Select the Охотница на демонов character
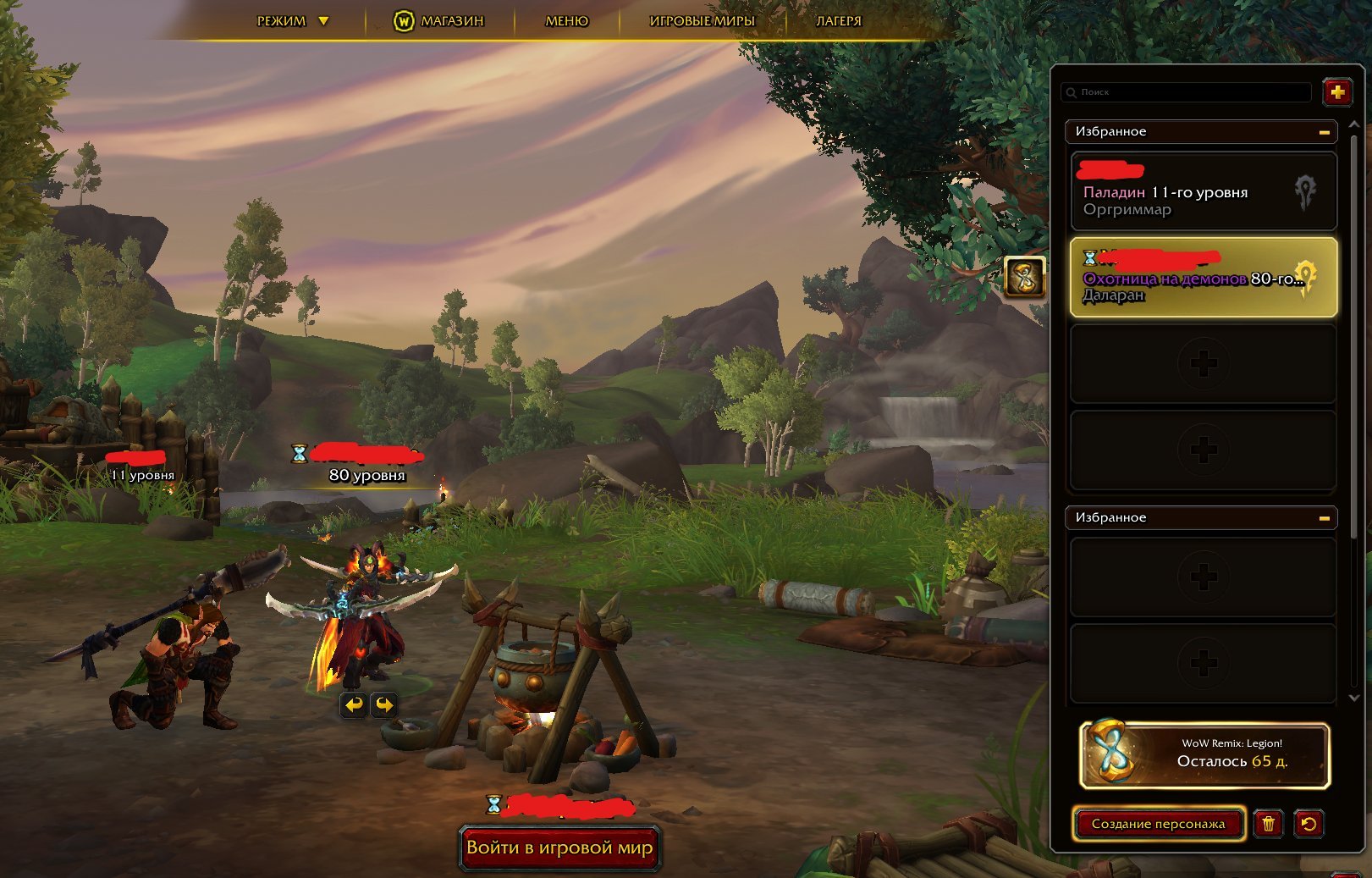 (x=1203, y=278)
